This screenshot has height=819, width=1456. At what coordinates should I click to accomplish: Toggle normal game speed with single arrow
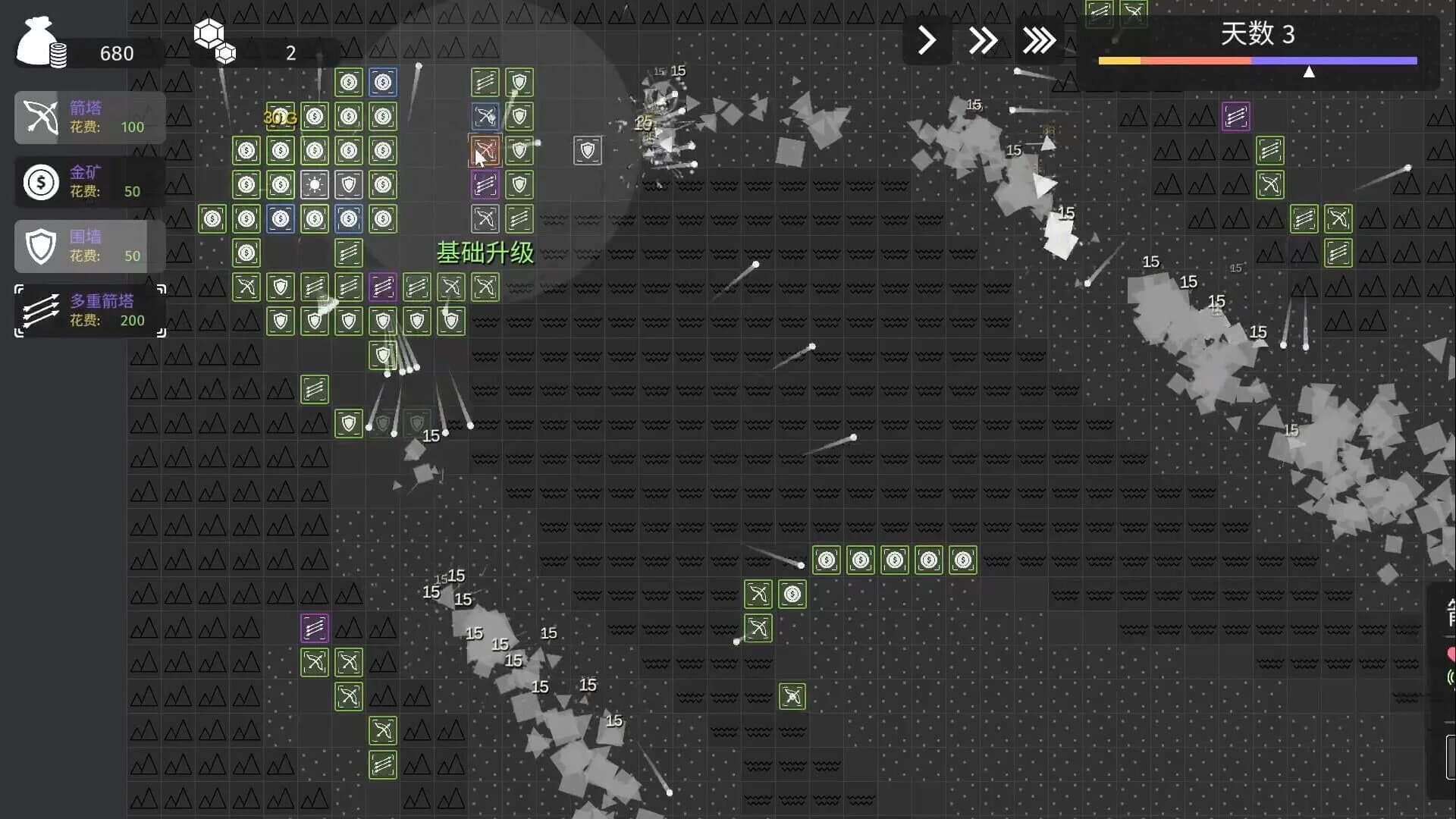point(926,39)
